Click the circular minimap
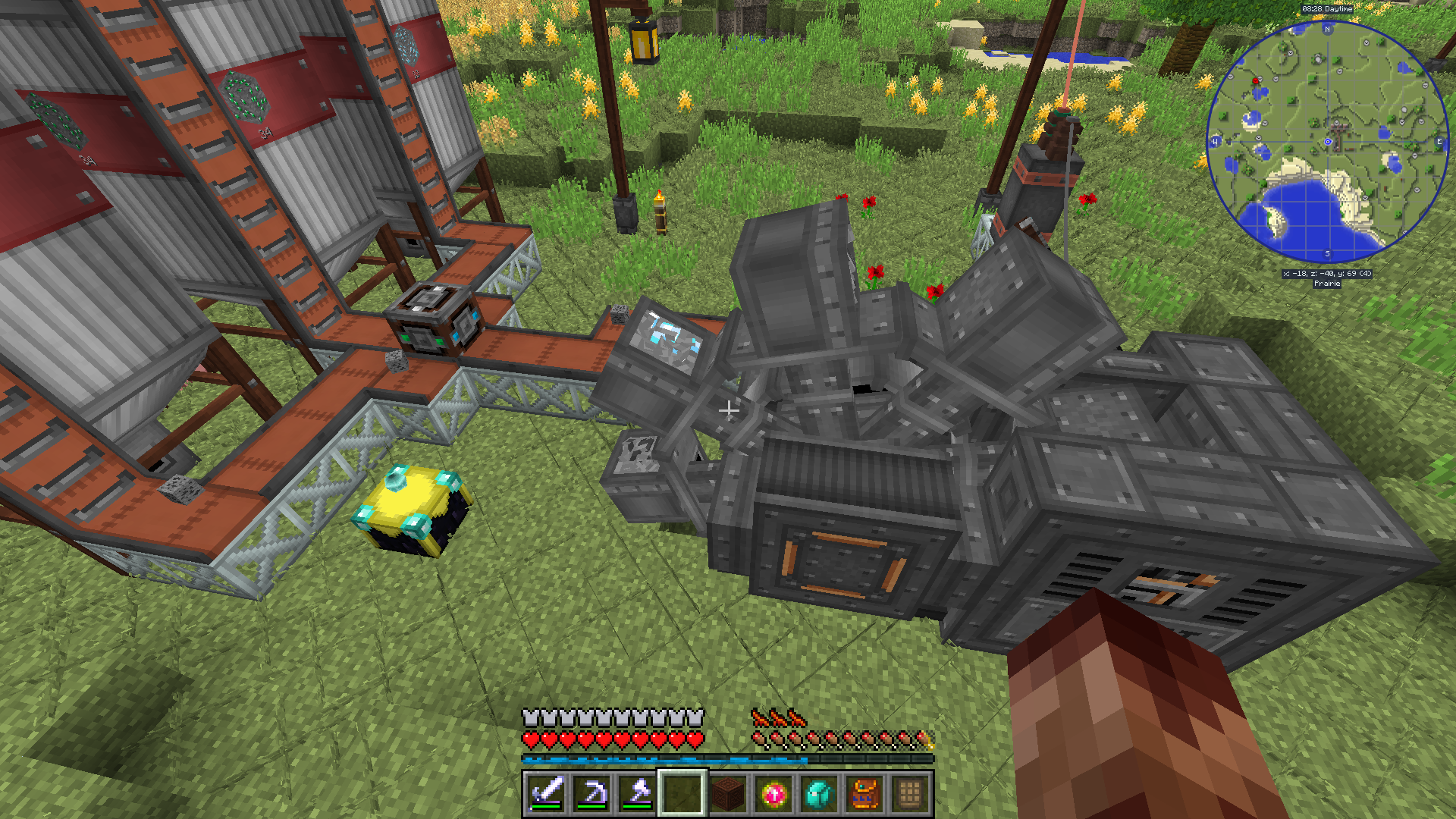Viewport: 1456px width, 819px height. coord(1327,142)
